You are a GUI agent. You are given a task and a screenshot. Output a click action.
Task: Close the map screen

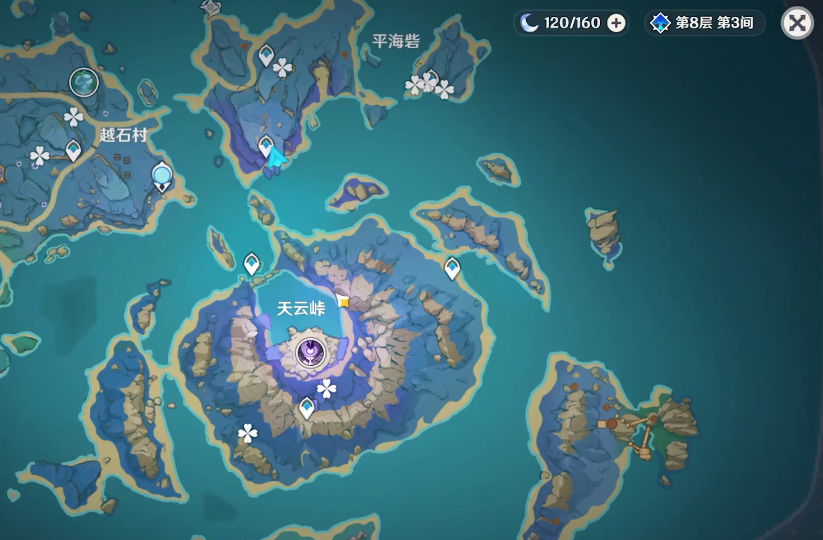pos(797,23)
